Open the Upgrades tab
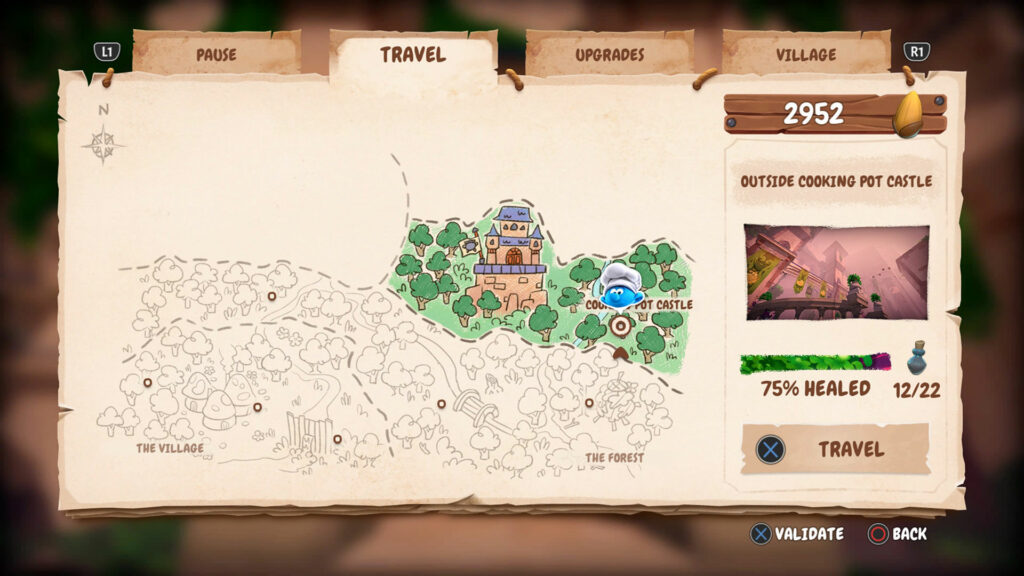 coord(609,54)
